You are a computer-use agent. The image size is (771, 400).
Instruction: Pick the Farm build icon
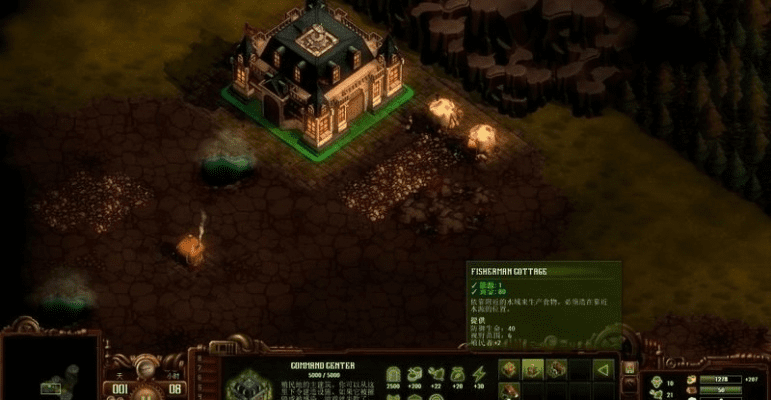point(556,370)
